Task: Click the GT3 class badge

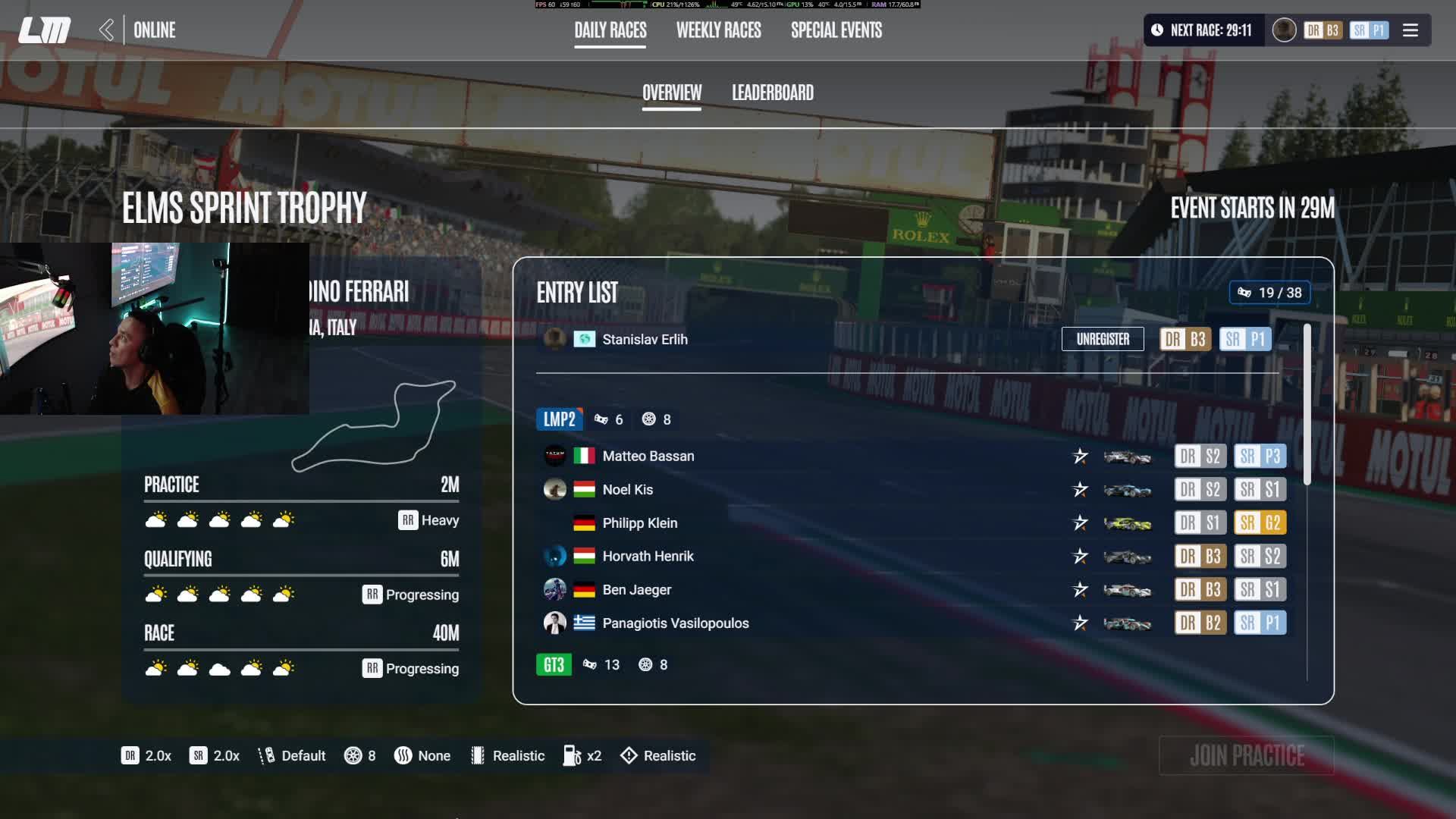Action: click(x=554, y=664)
